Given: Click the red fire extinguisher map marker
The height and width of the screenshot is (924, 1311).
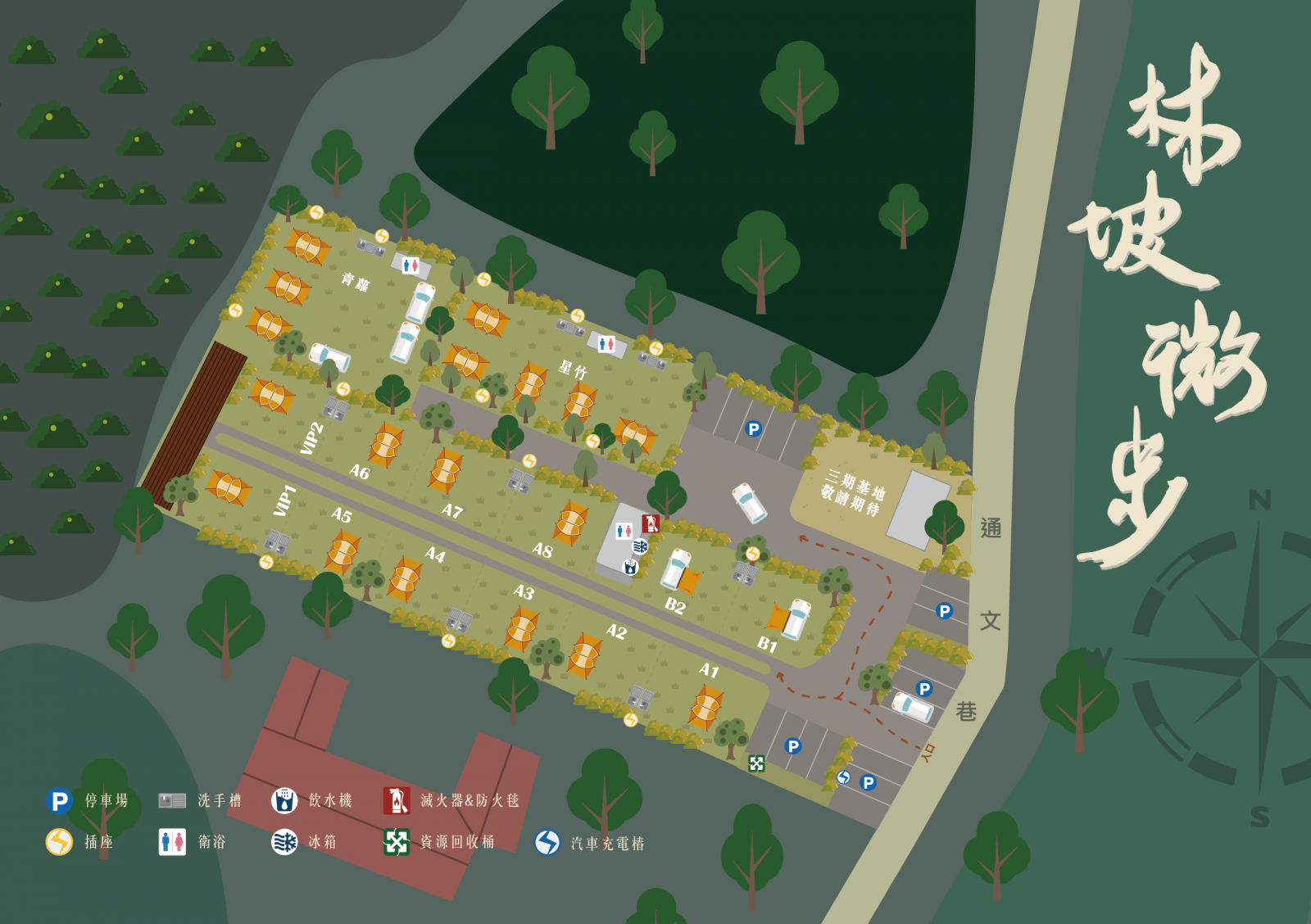Looking at the screenshot, I should (x=651, y=523).
